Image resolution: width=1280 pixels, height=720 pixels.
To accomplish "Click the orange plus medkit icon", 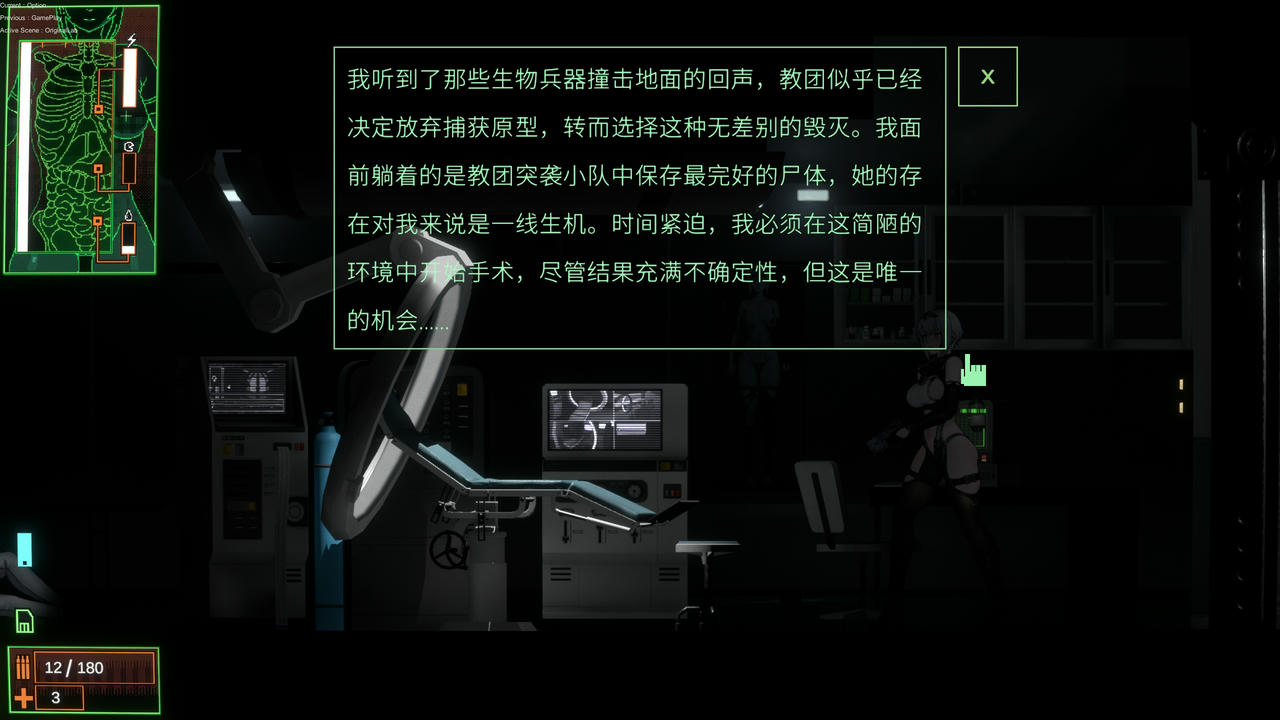I will tap(22, 697).
